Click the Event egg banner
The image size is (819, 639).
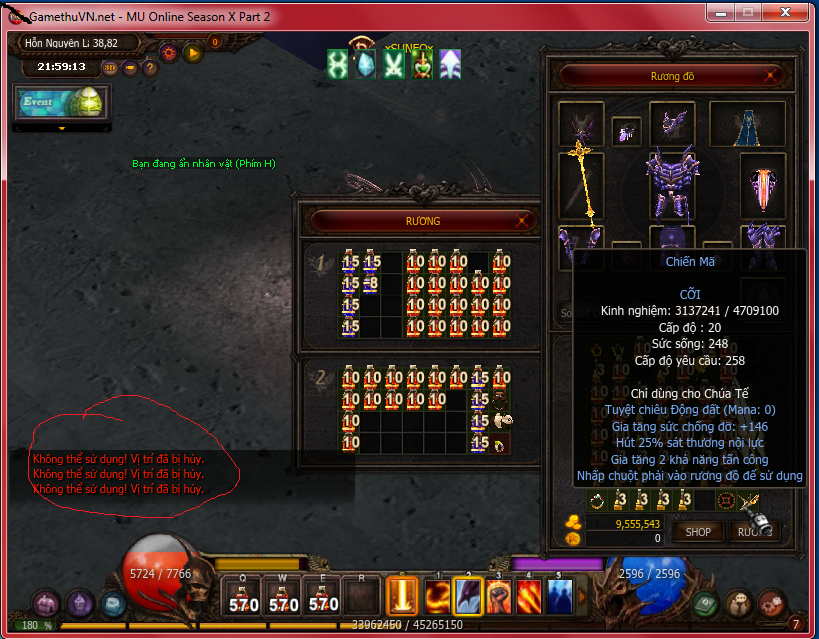click(x=61, y=103)
